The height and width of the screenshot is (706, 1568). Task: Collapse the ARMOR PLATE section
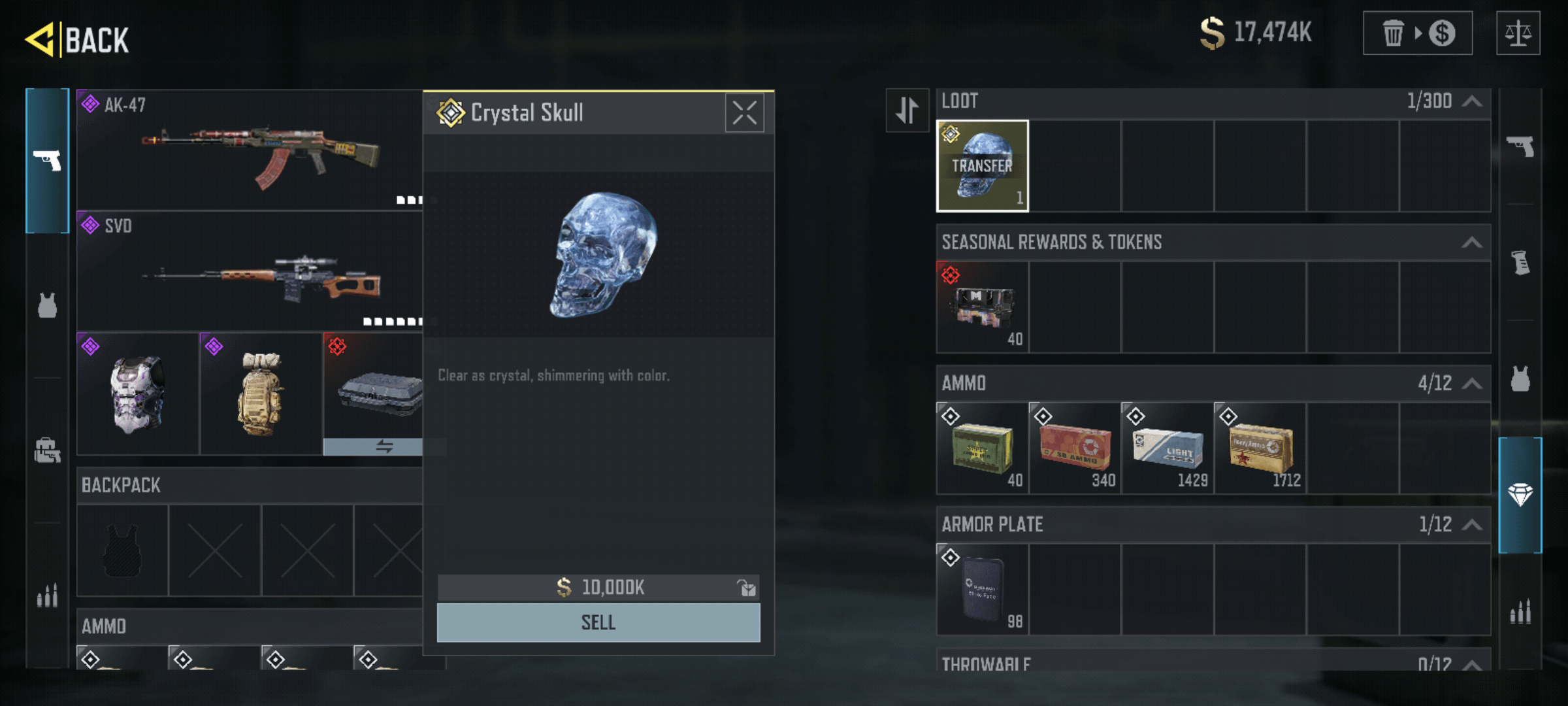click(x=1472, y=525)
